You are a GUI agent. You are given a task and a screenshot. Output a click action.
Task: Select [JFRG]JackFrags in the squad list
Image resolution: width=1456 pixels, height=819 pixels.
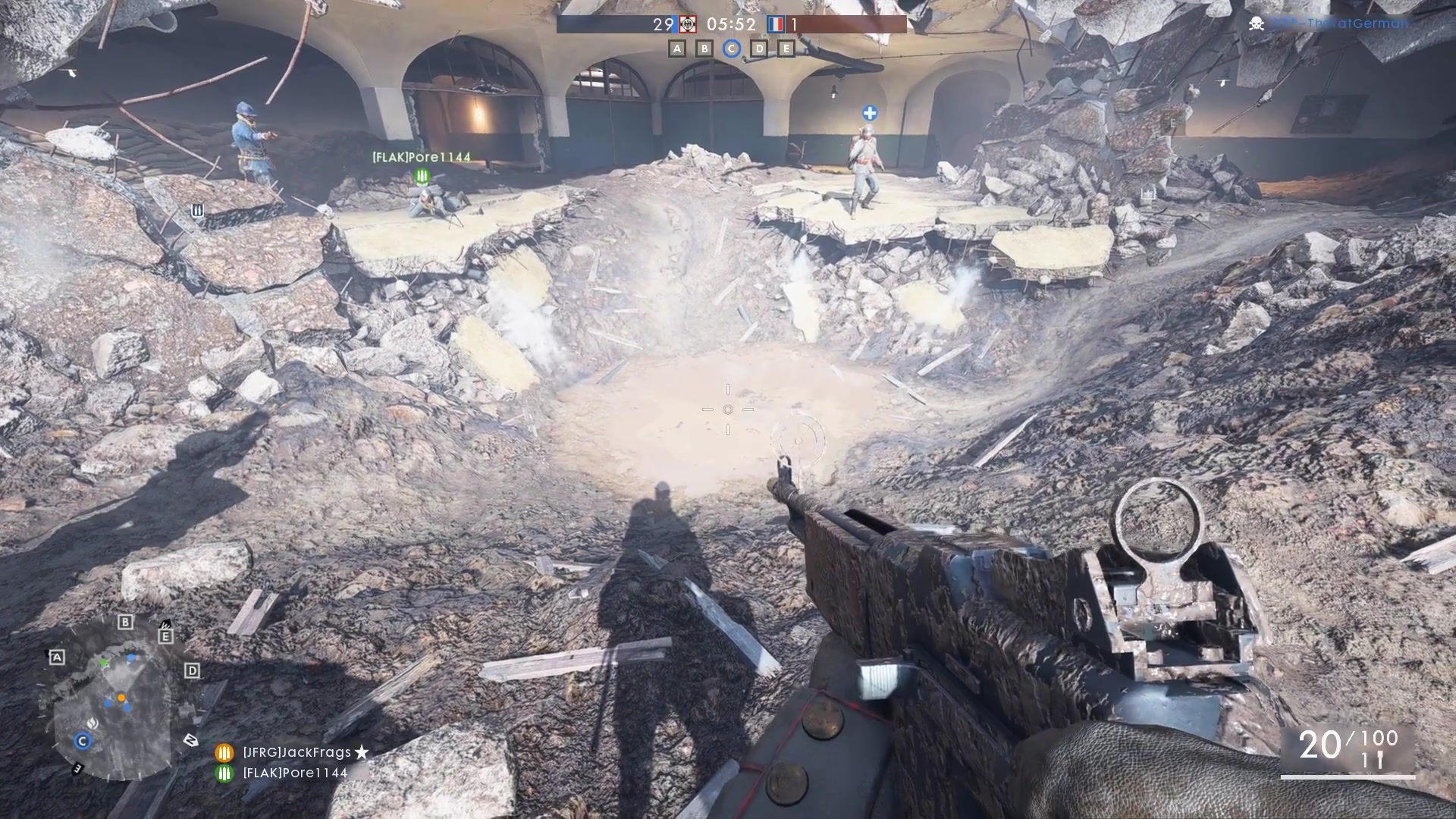click(297, 752)
